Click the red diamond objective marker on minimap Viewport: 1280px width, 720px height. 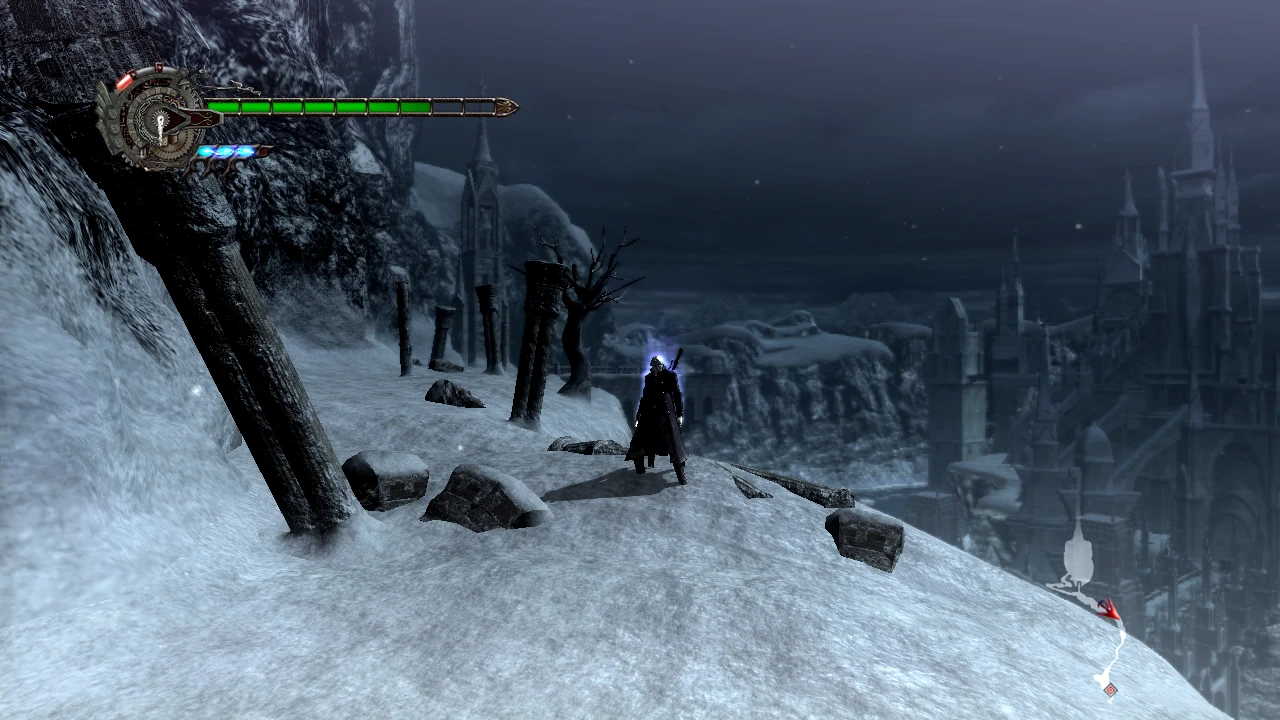tap(1110, 691)
